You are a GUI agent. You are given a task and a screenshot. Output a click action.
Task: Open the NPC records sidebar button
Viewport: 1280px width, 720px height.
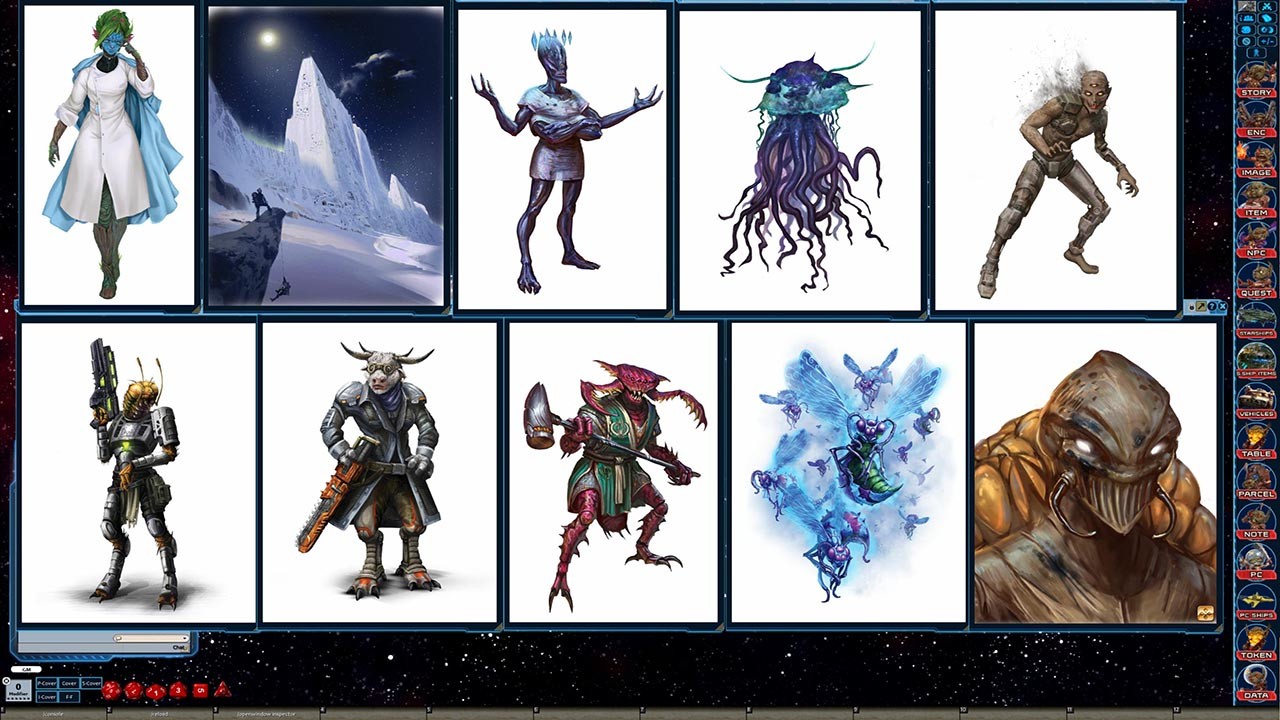tap(1256, 254)
